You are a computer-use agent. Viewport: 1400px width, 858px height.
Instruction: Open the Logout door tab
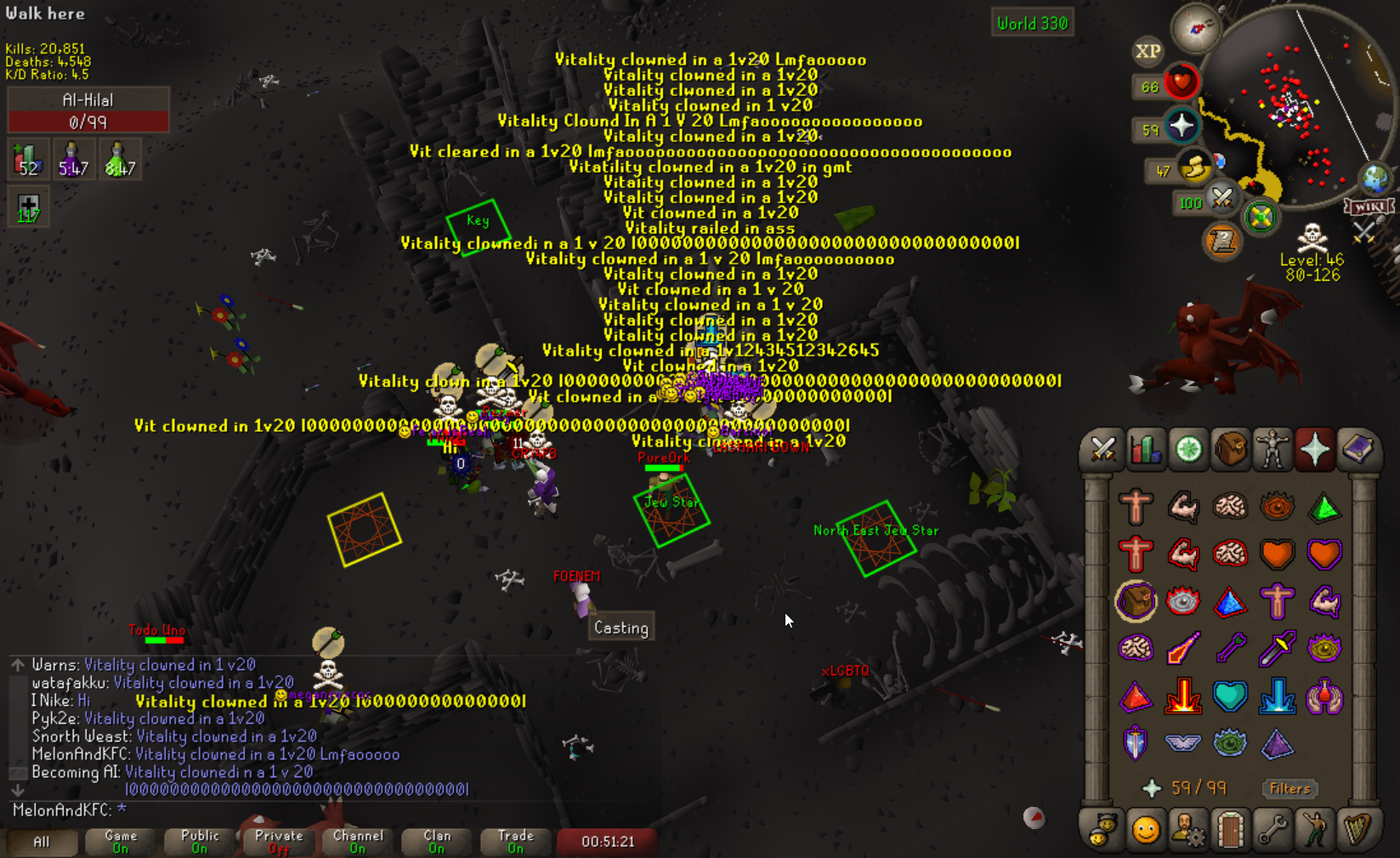click(x=1230, y=829)
